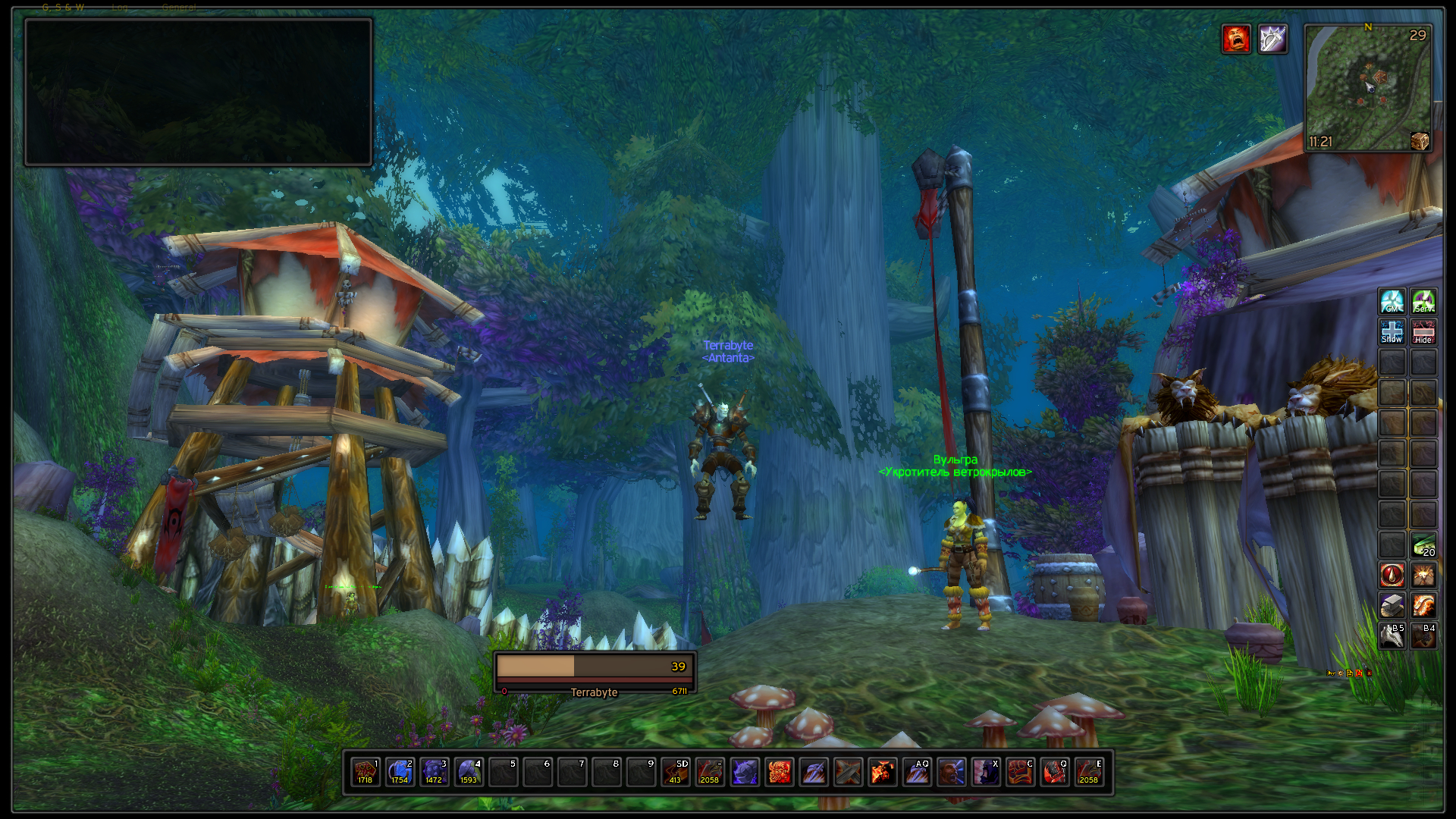Activate the red blood drop ability
1456x819 pixels.
[x=1392, y=576]
